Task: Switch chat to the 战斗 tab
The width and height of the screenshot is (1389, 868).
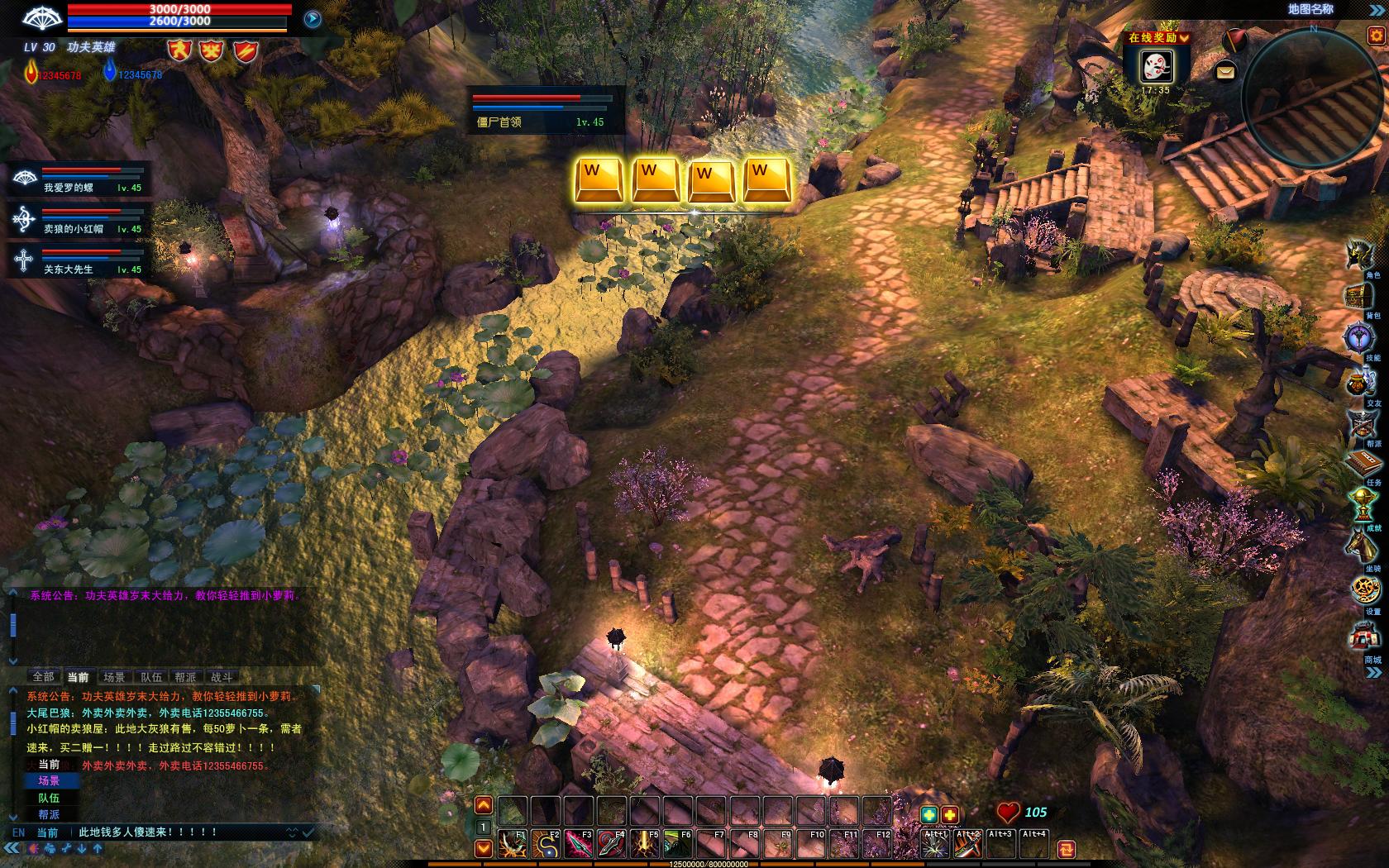Action: 222,677
